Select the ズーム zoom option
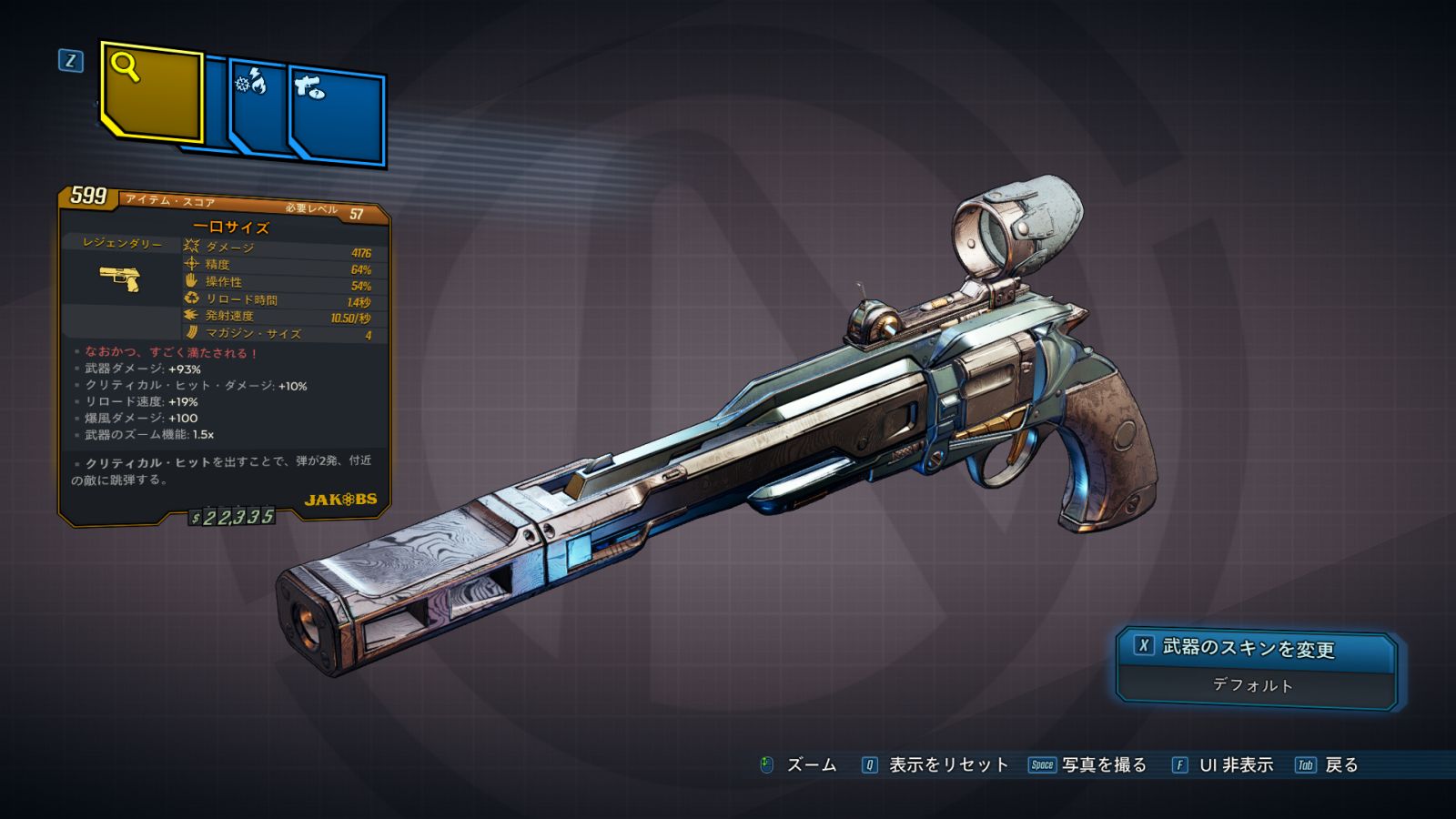Image resolution: width=1456 pixels, height=819 pixels. (799, 765)
